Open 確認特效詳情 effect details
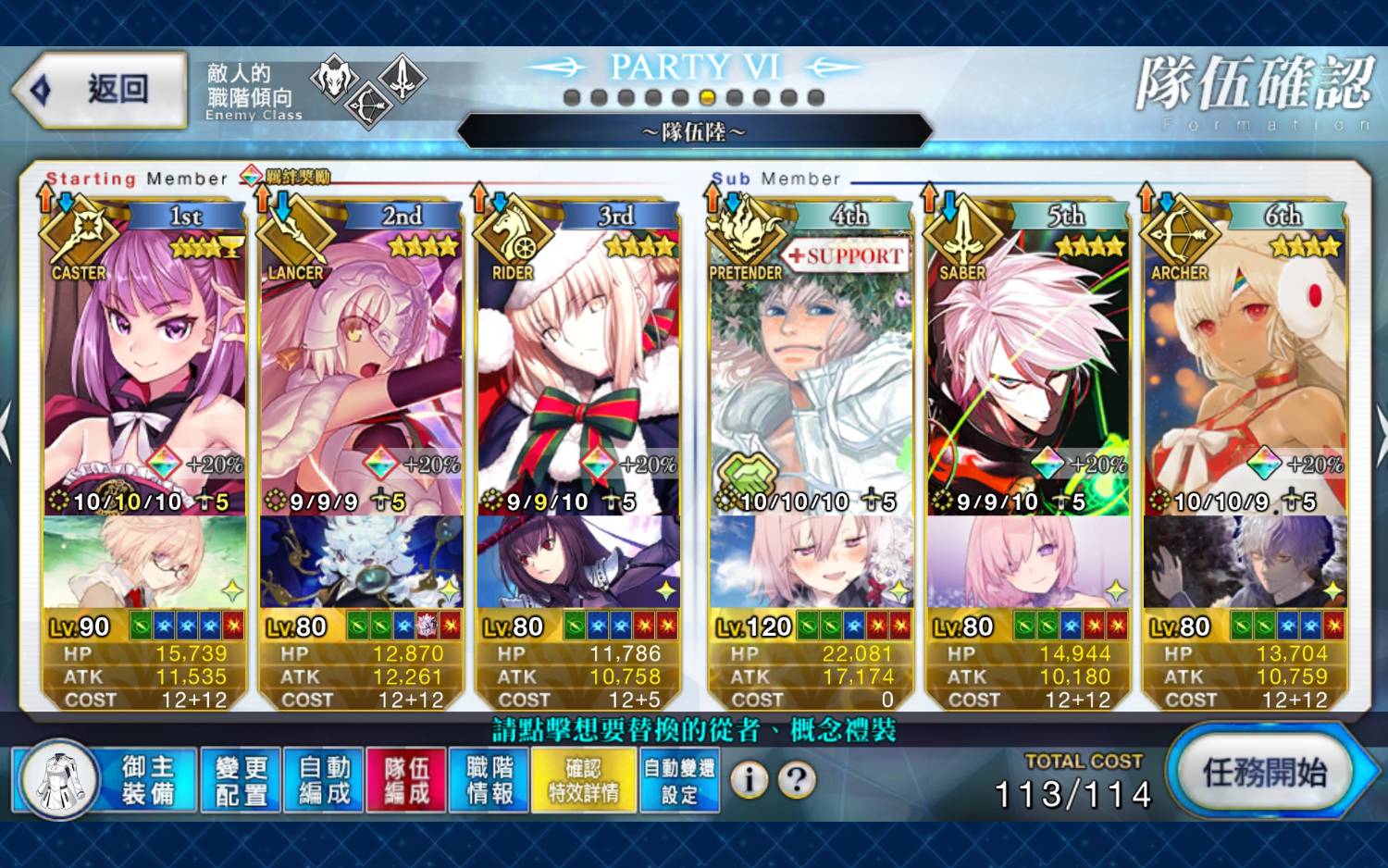The height and width of the screenshot is (868, 1388). pyautogui.click(x=583, y=780)
